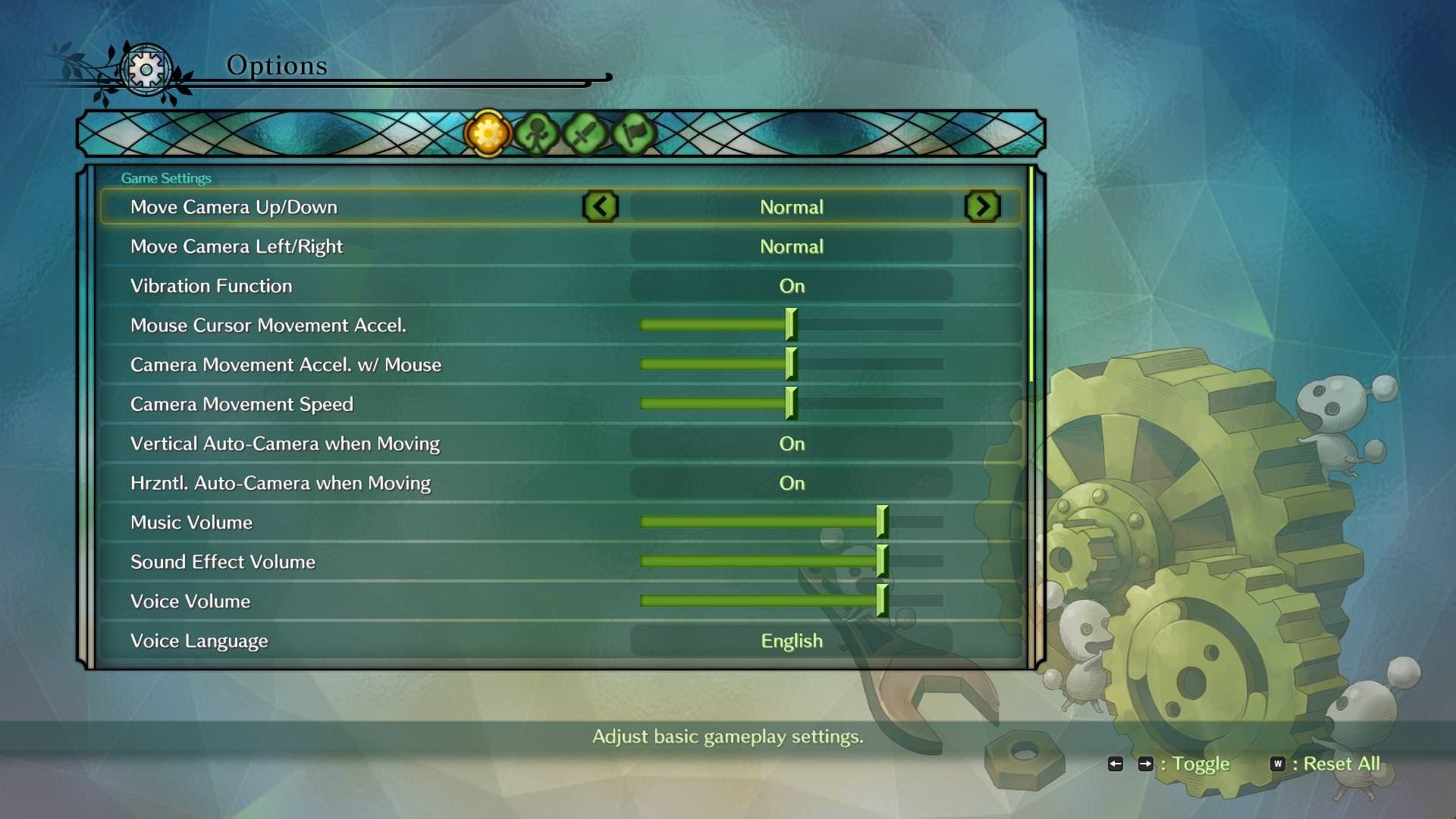Click the right arrow for Move Camera Up/Down

(x=982, y=207)
